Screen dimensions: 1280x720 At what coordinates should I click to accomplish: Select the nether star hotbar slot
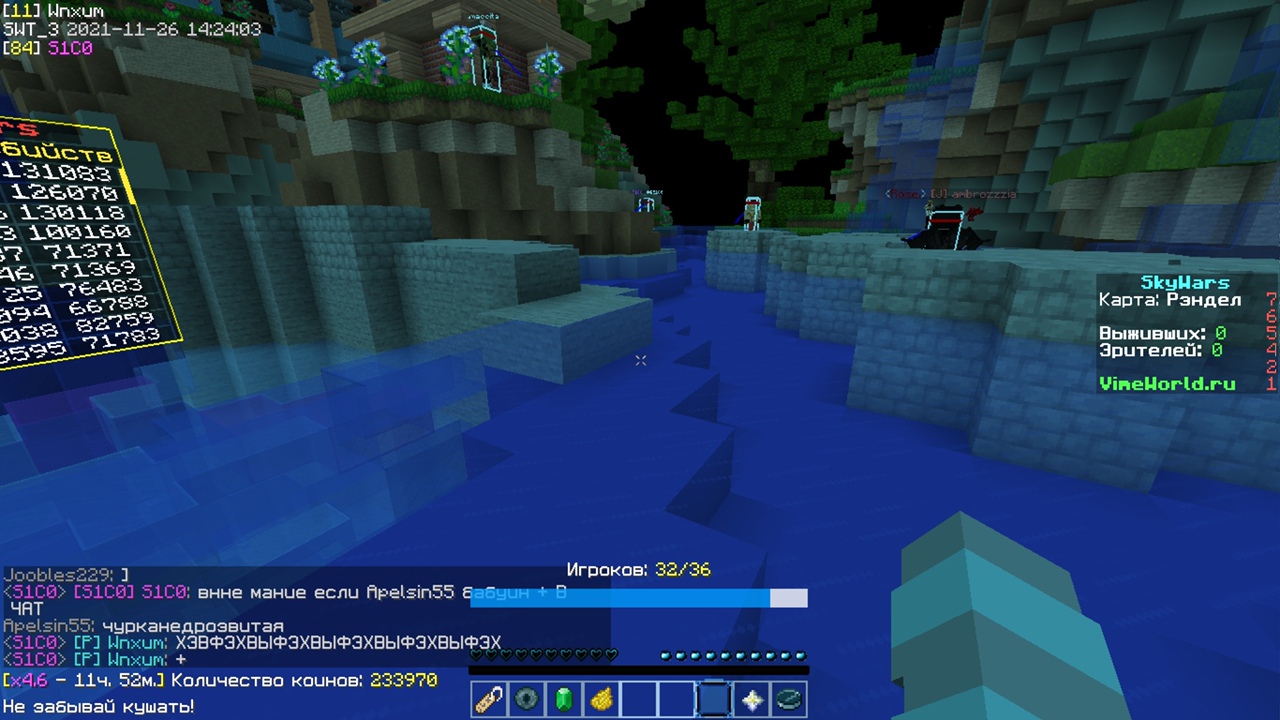point(752,699)
